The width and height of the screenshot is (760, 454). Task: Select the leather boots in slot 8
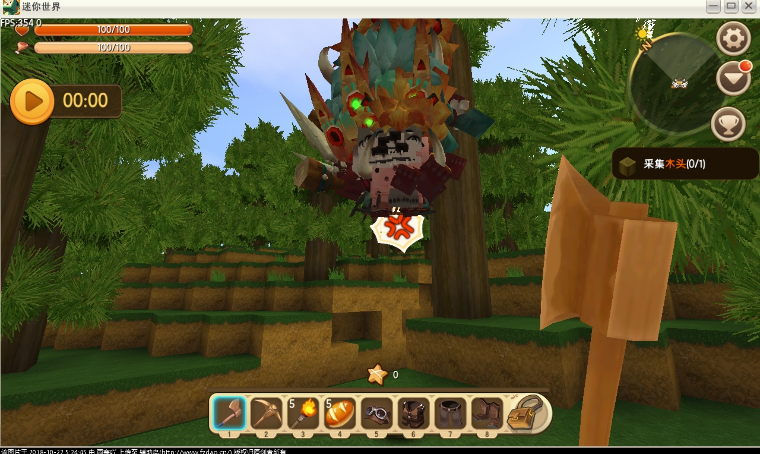pyautogui.click(x=488, y=413)
